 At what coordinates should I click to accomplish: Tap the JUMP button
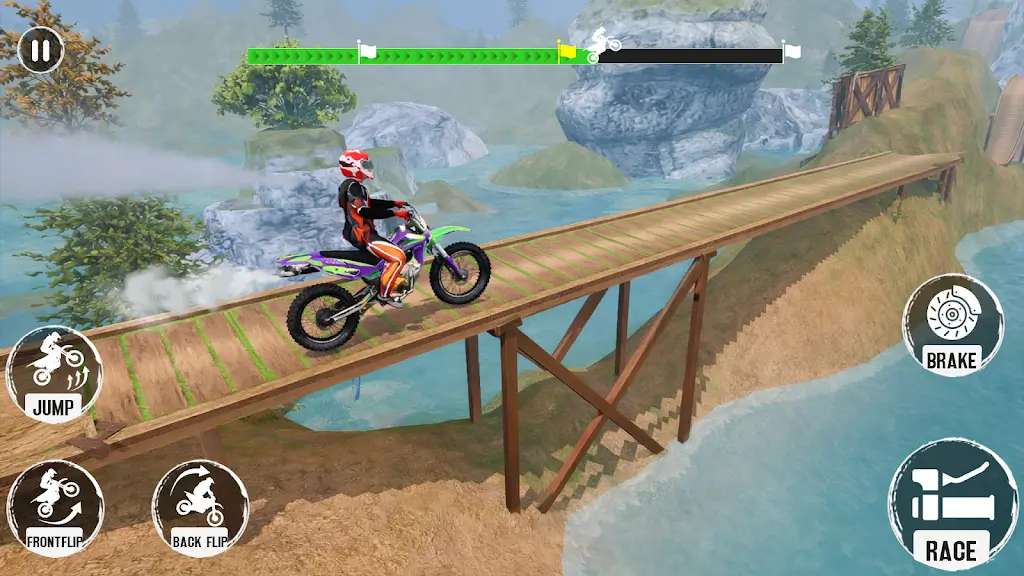54,374
